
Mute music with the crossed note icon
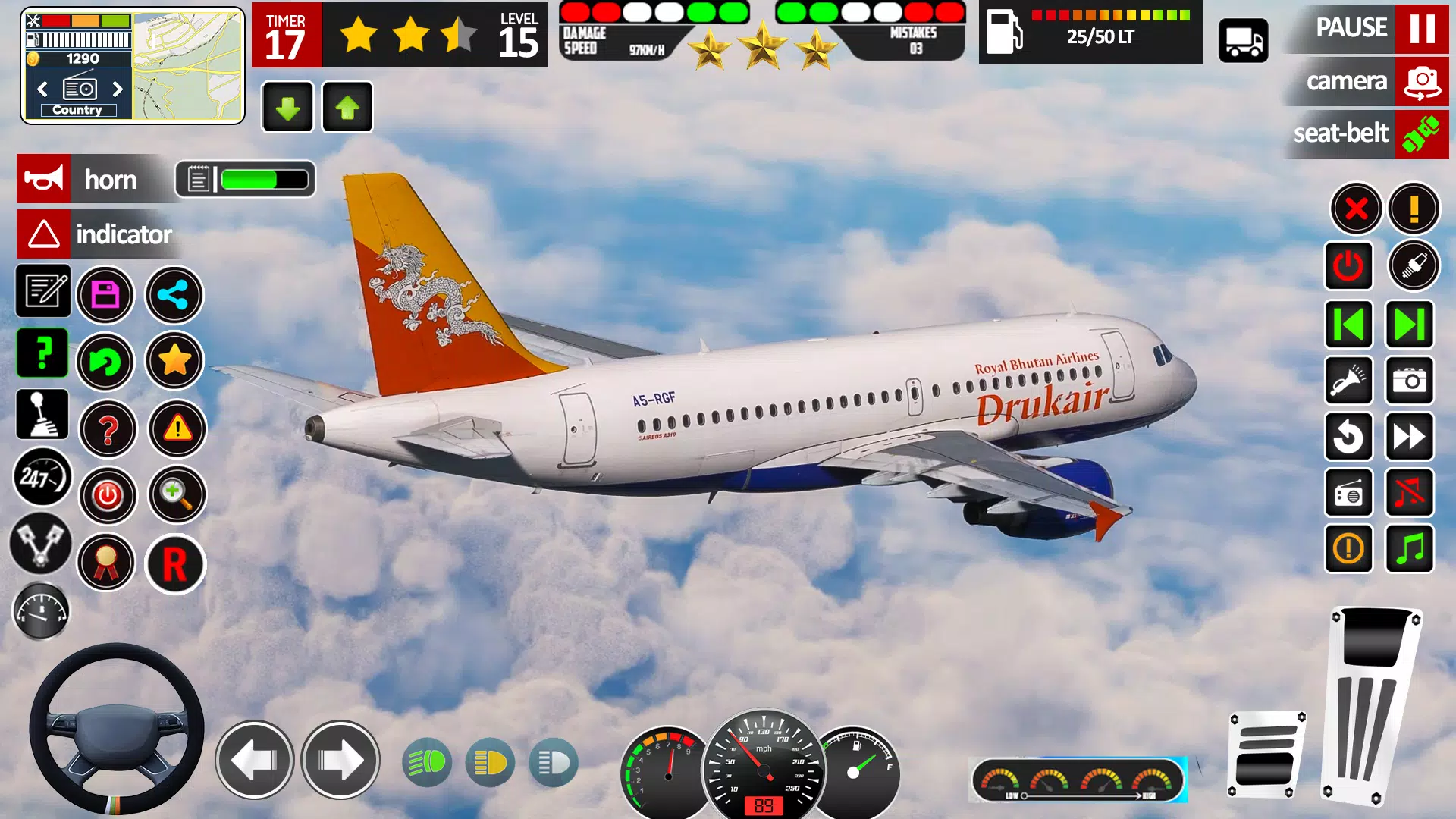point(1409,493)
